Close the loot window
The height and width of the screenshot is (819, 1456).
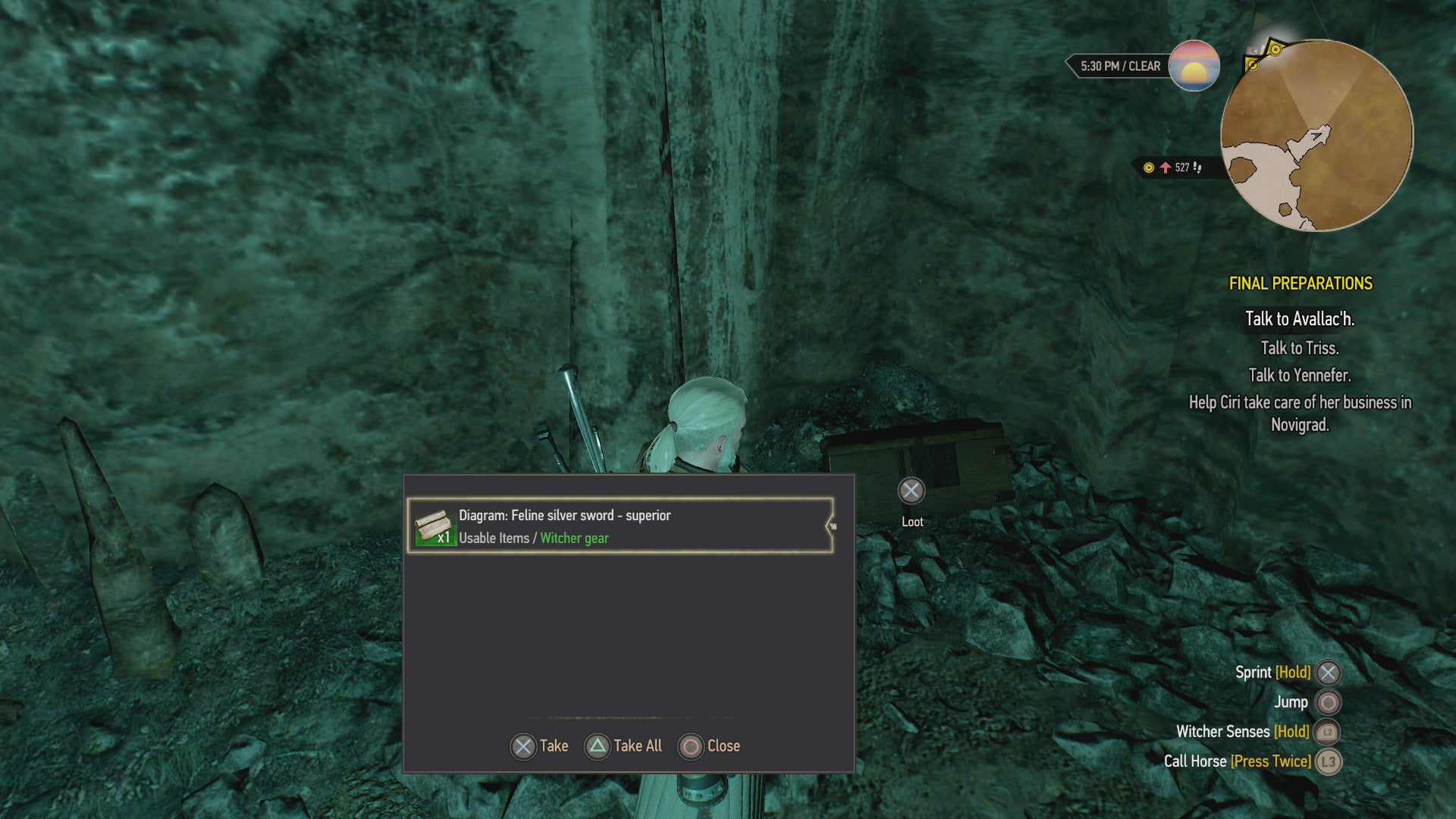[709, 746]
